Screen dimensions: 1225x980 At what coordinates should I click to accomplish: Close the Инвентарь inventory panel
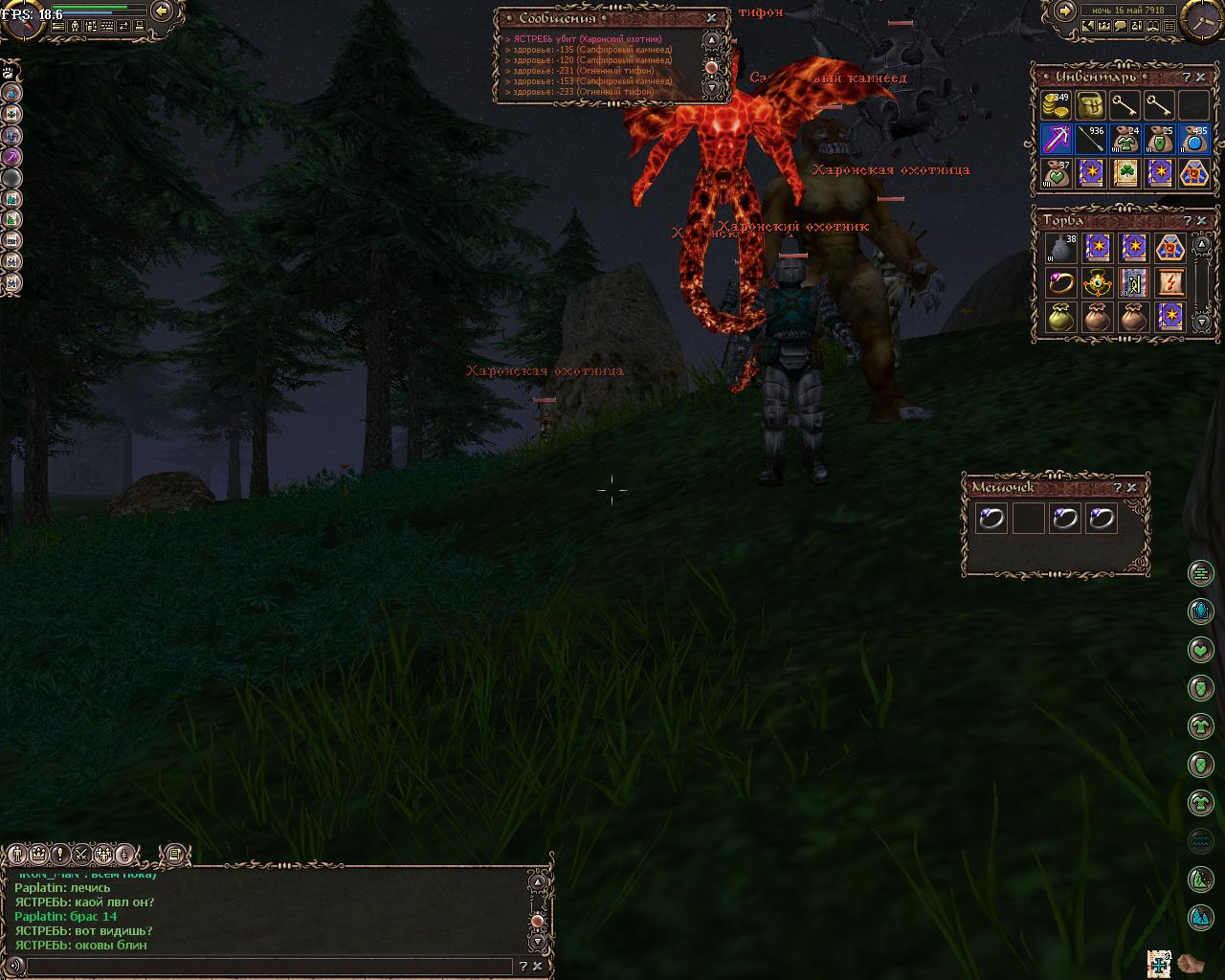coord(1201,77)
